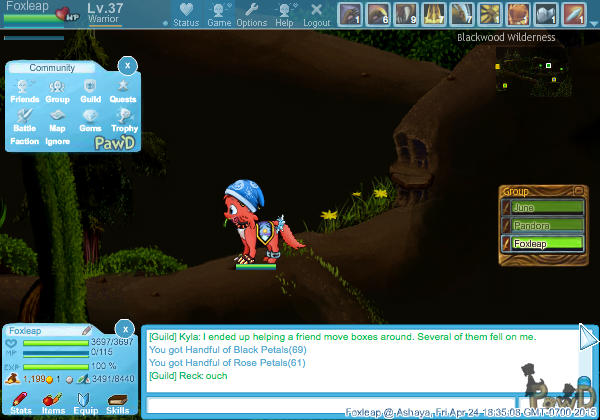Image resolution: width=600 pixels, height=420 pixels.
Task: Open the Items inventory
Action: point(53,402)
